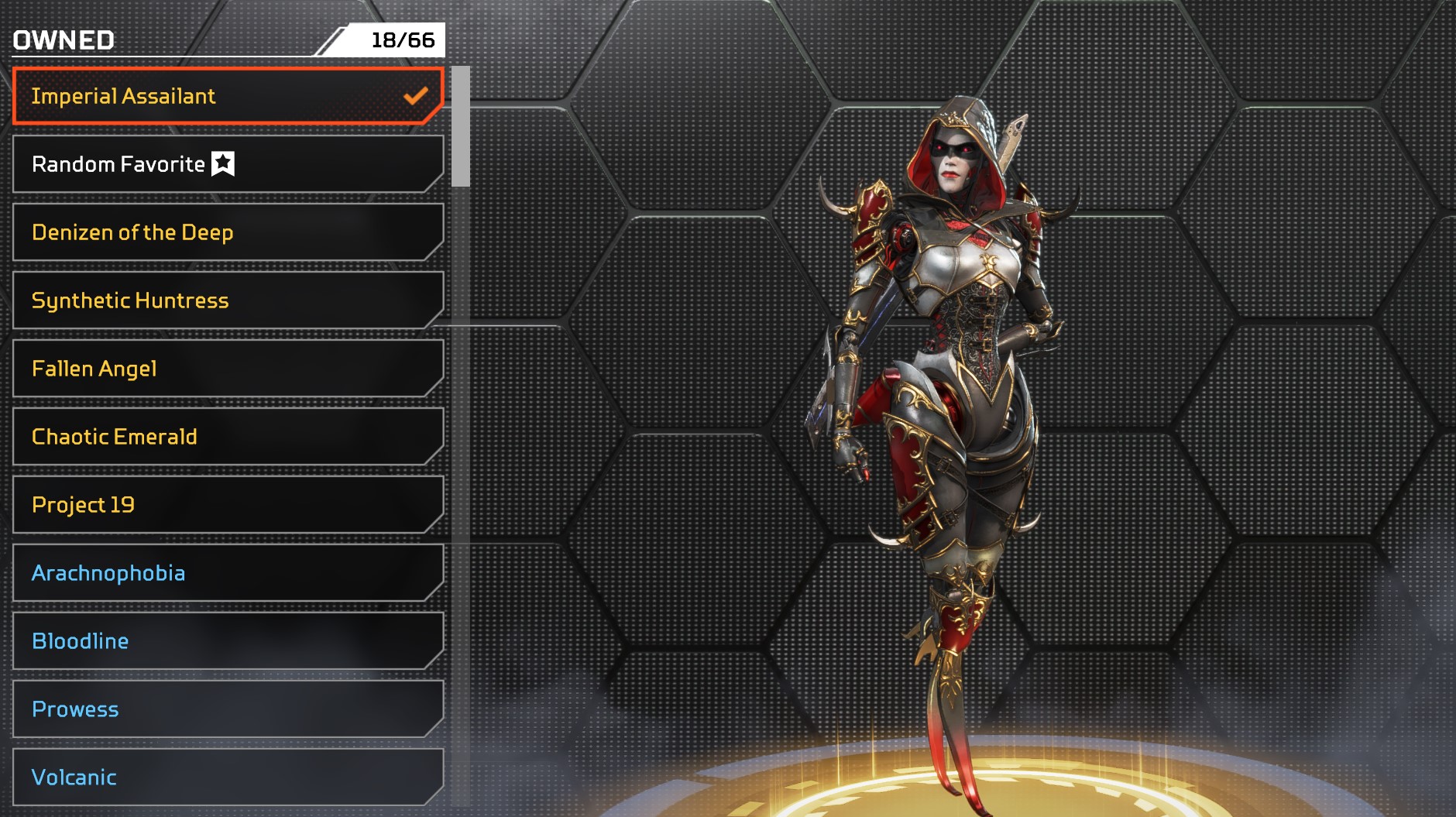Select the Synthetic Huntress skin
The width and height of the screenshot is (1456, 817).
point(228,300)
